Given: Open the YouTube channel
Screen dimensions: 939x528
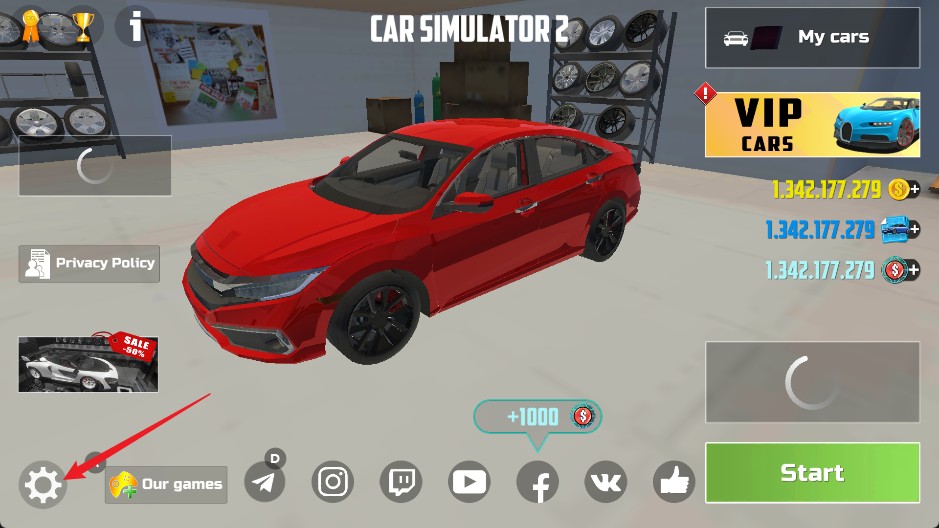Looking at the screenshot, I should pos(469,483).
